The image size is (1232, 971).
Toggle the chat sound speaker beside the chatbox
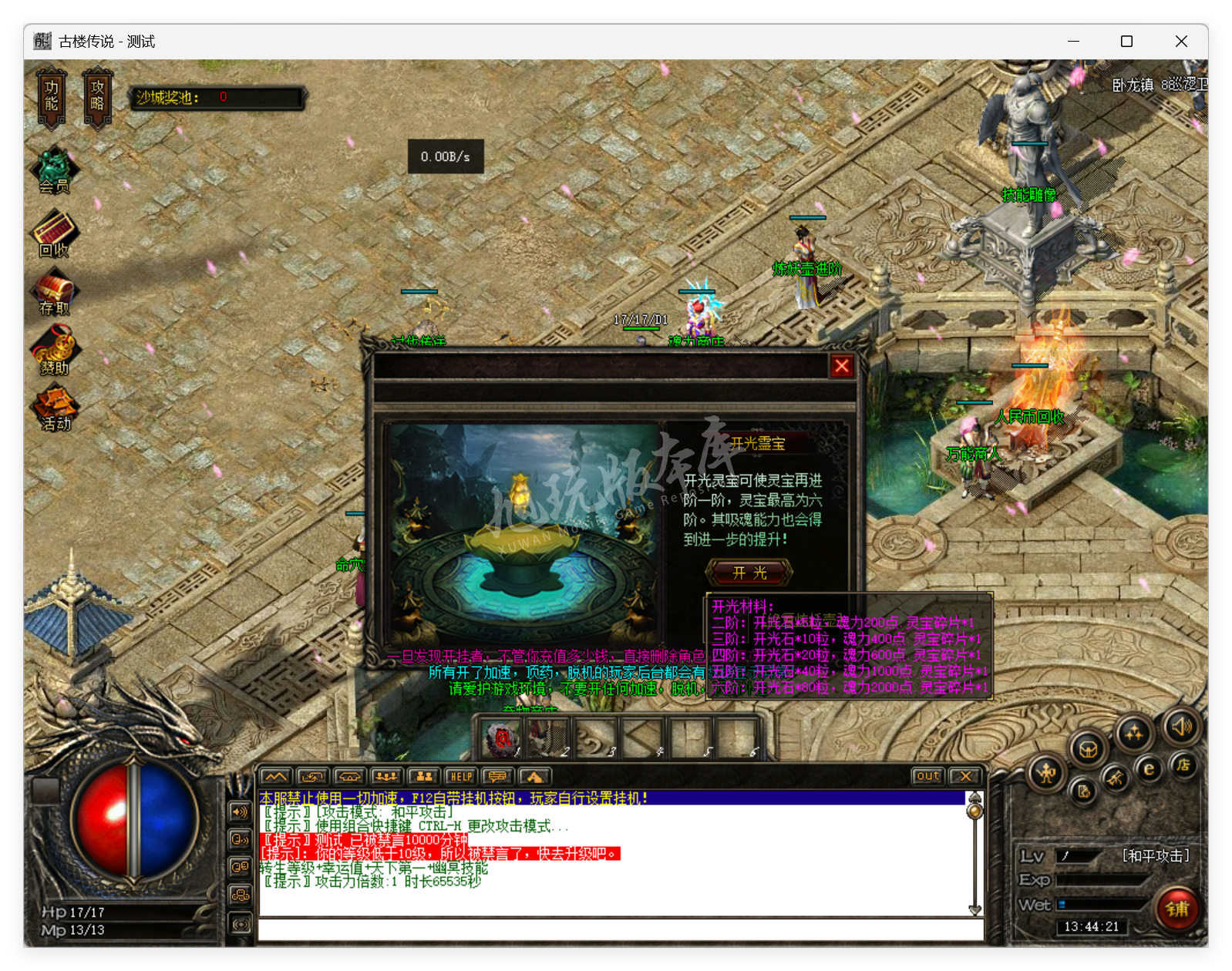[x=238, y=811]
